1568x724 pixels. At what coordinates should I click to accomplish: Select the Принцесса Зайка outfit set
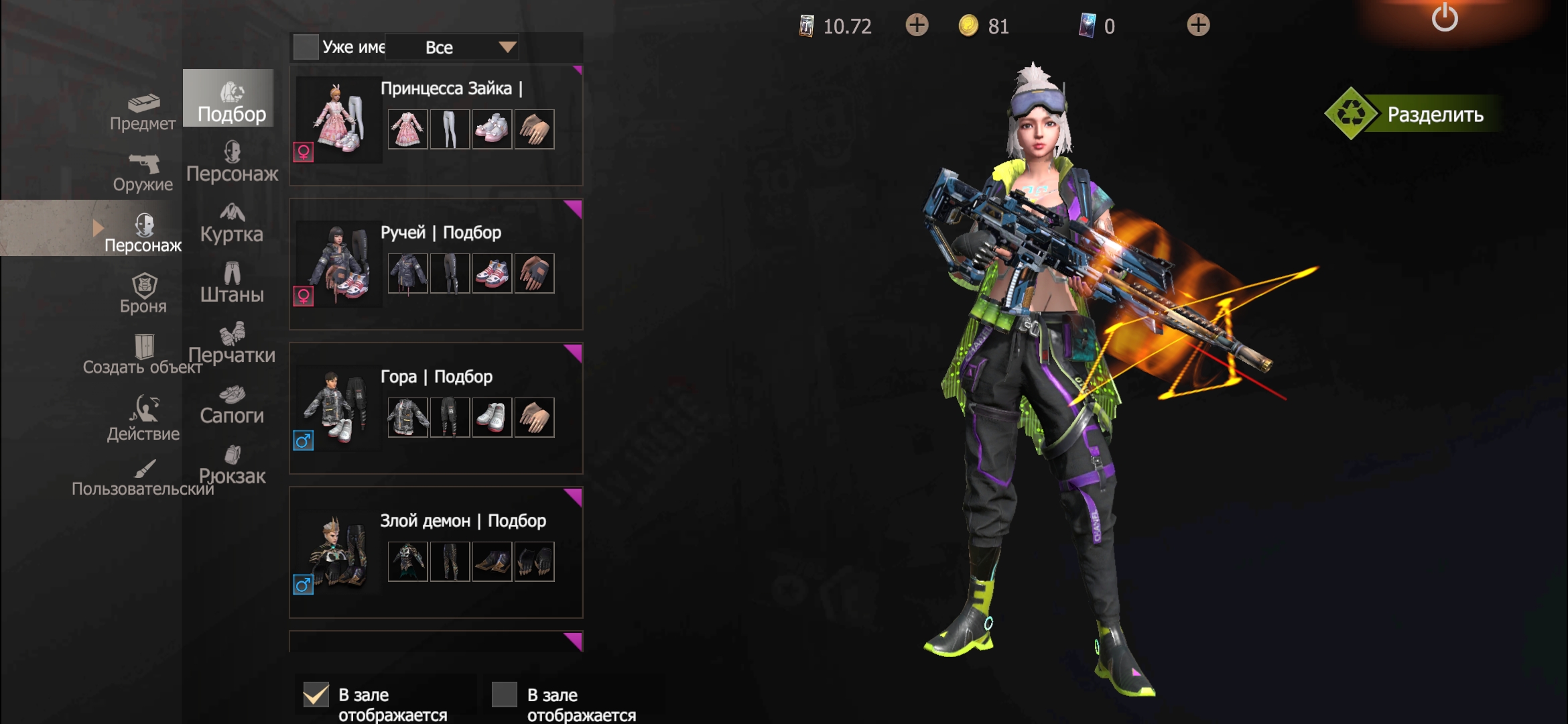436,125
